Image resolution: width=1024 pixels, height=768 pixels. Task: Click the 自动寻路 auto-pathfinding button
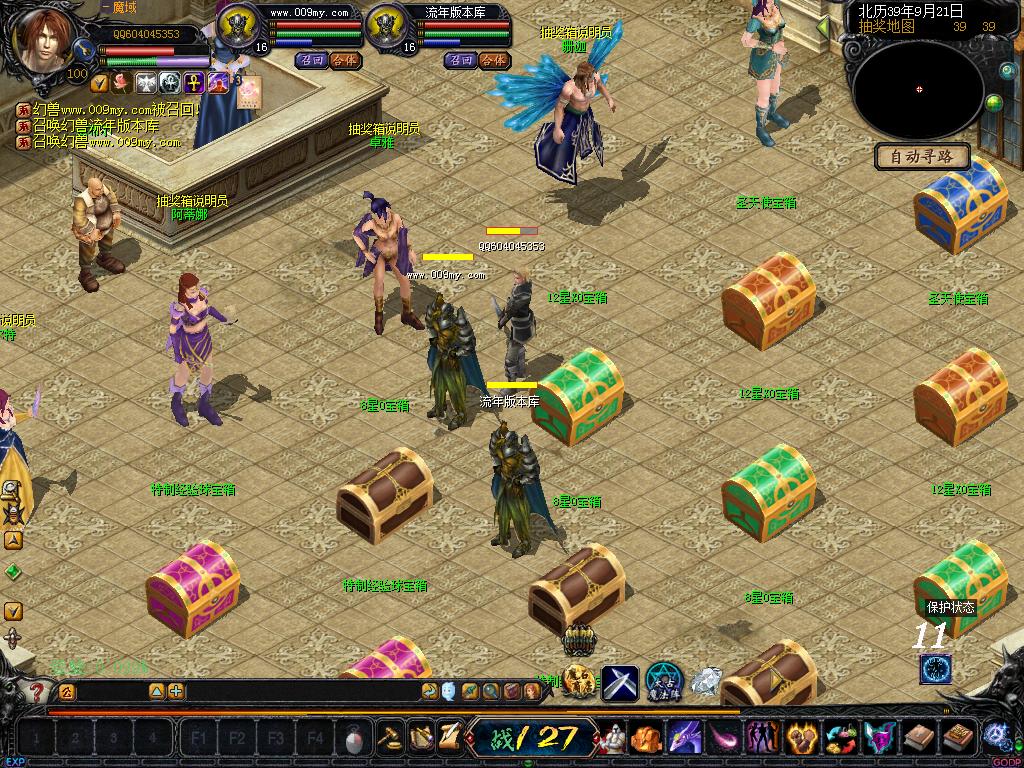coord(922,156)
